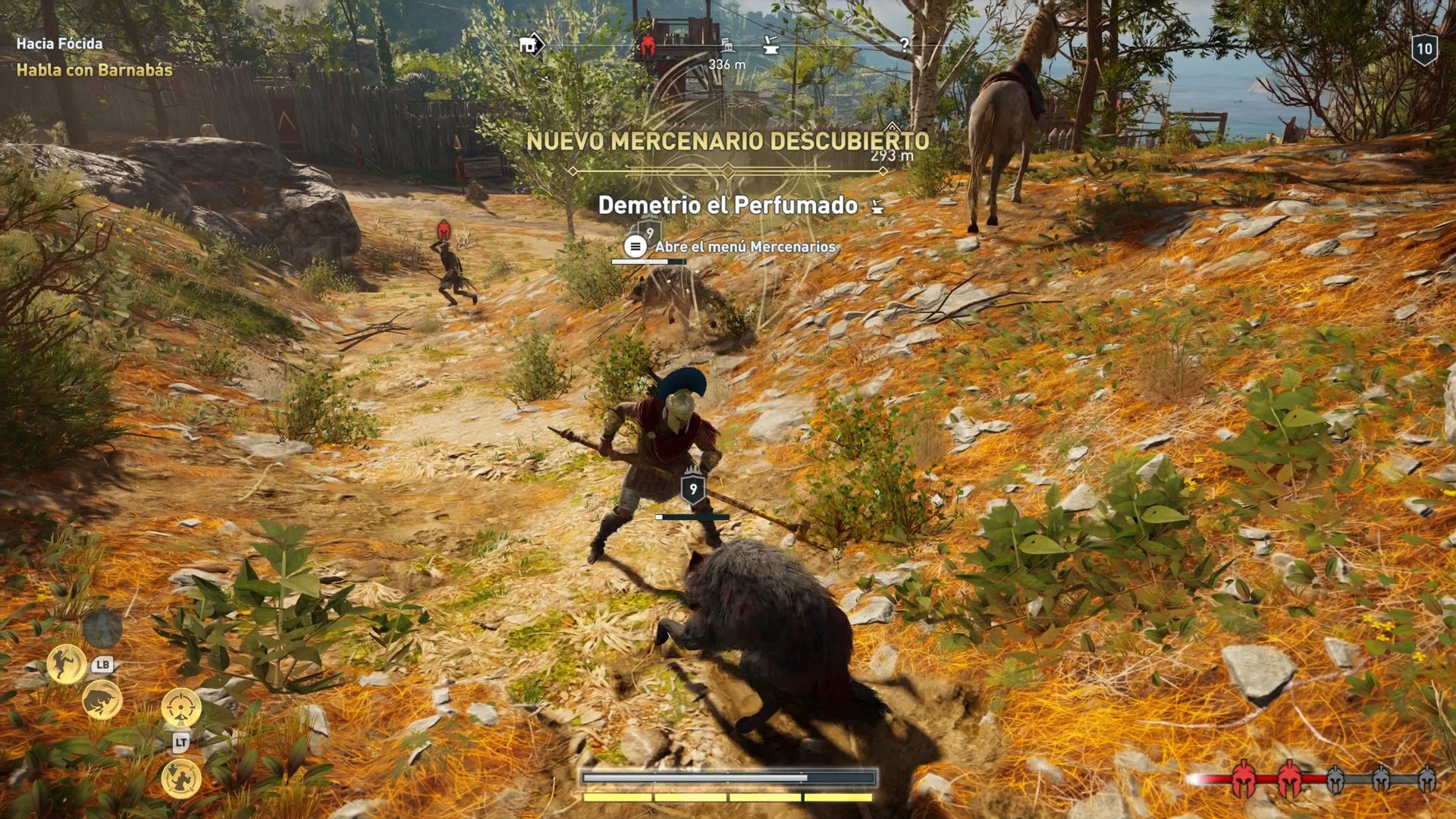Click the red mercenary helmet on the compass
The image size is (1456, 819).
click(647, 44)
